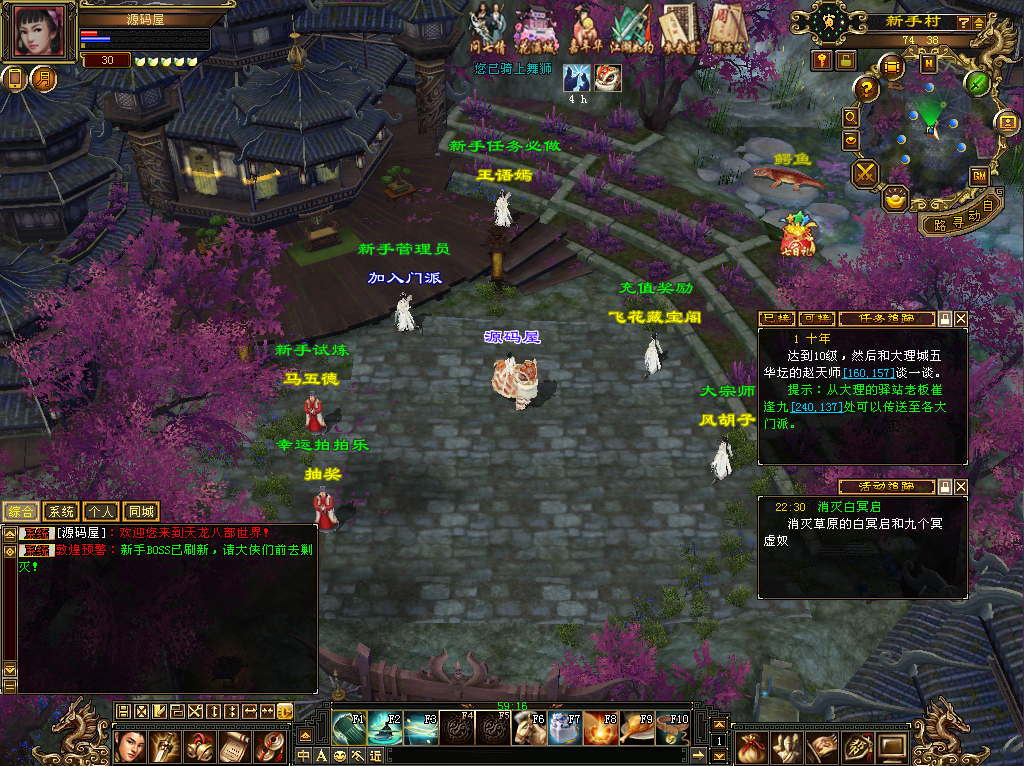Viewport: 1024px width, 766px height.
Task: Select the 个人 chat tab
Action: point(100,512)
